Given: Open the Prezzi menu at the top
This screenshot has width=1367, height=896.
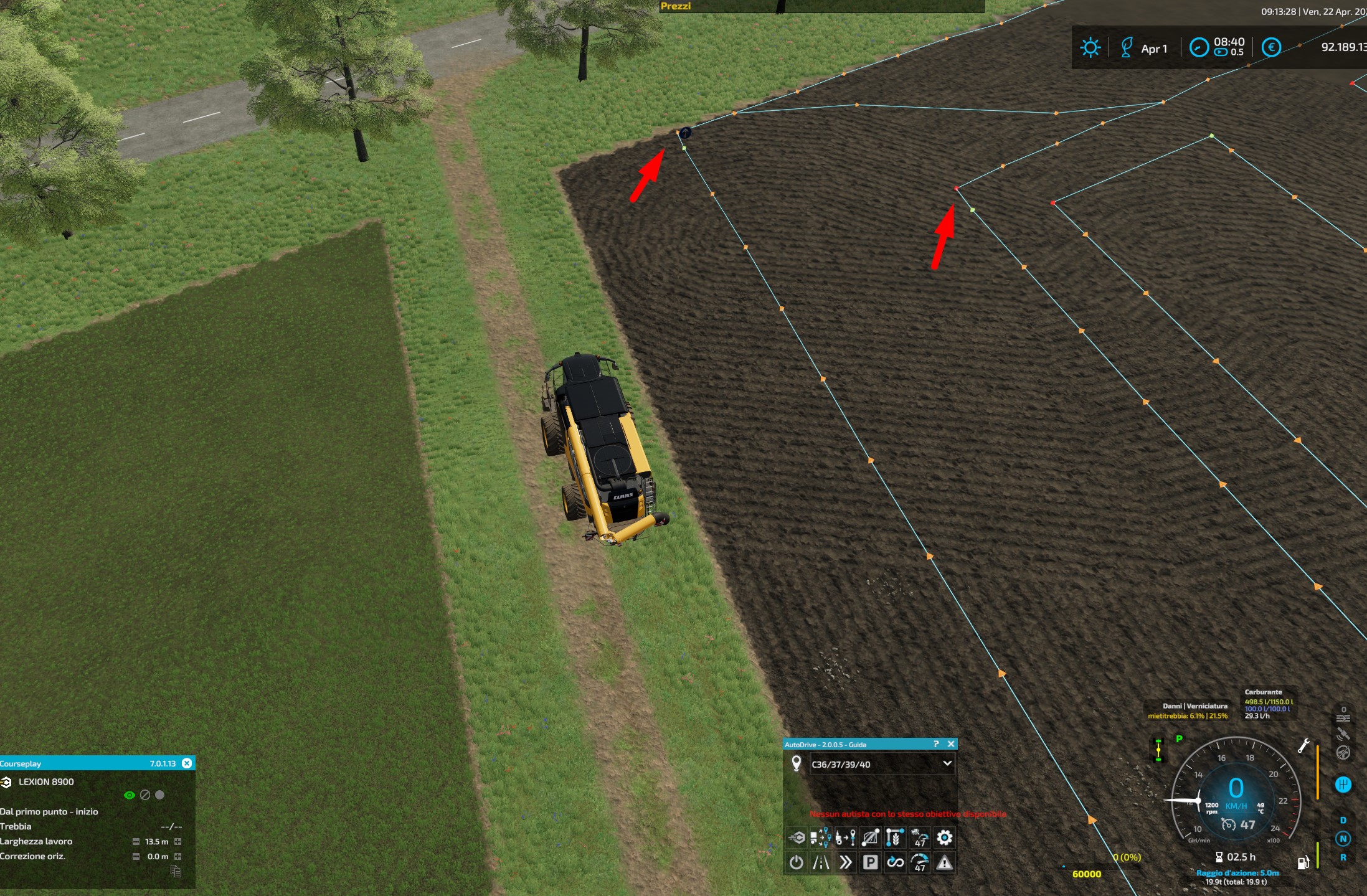Looking at the screenshot, I should [677, 7].
